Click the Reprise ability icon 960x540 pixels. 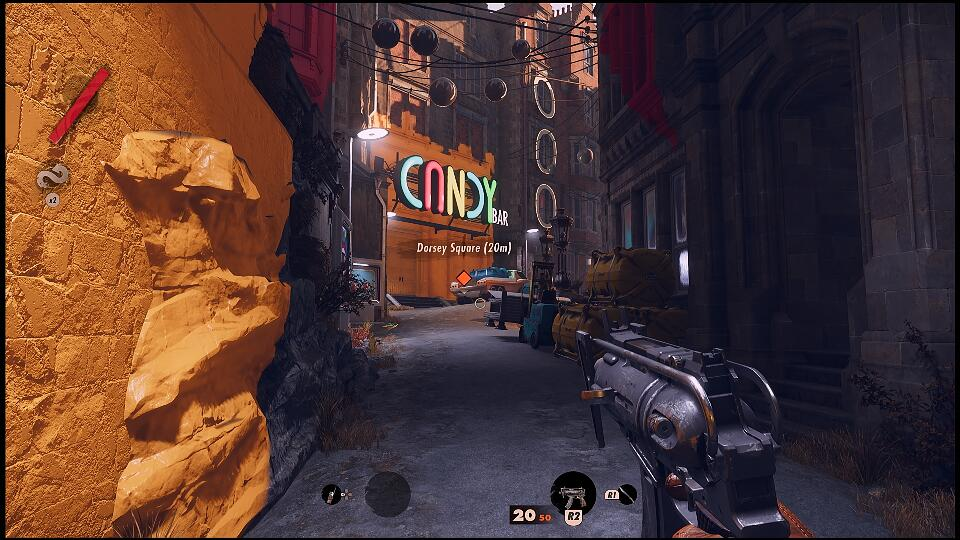tap(53, 179)
